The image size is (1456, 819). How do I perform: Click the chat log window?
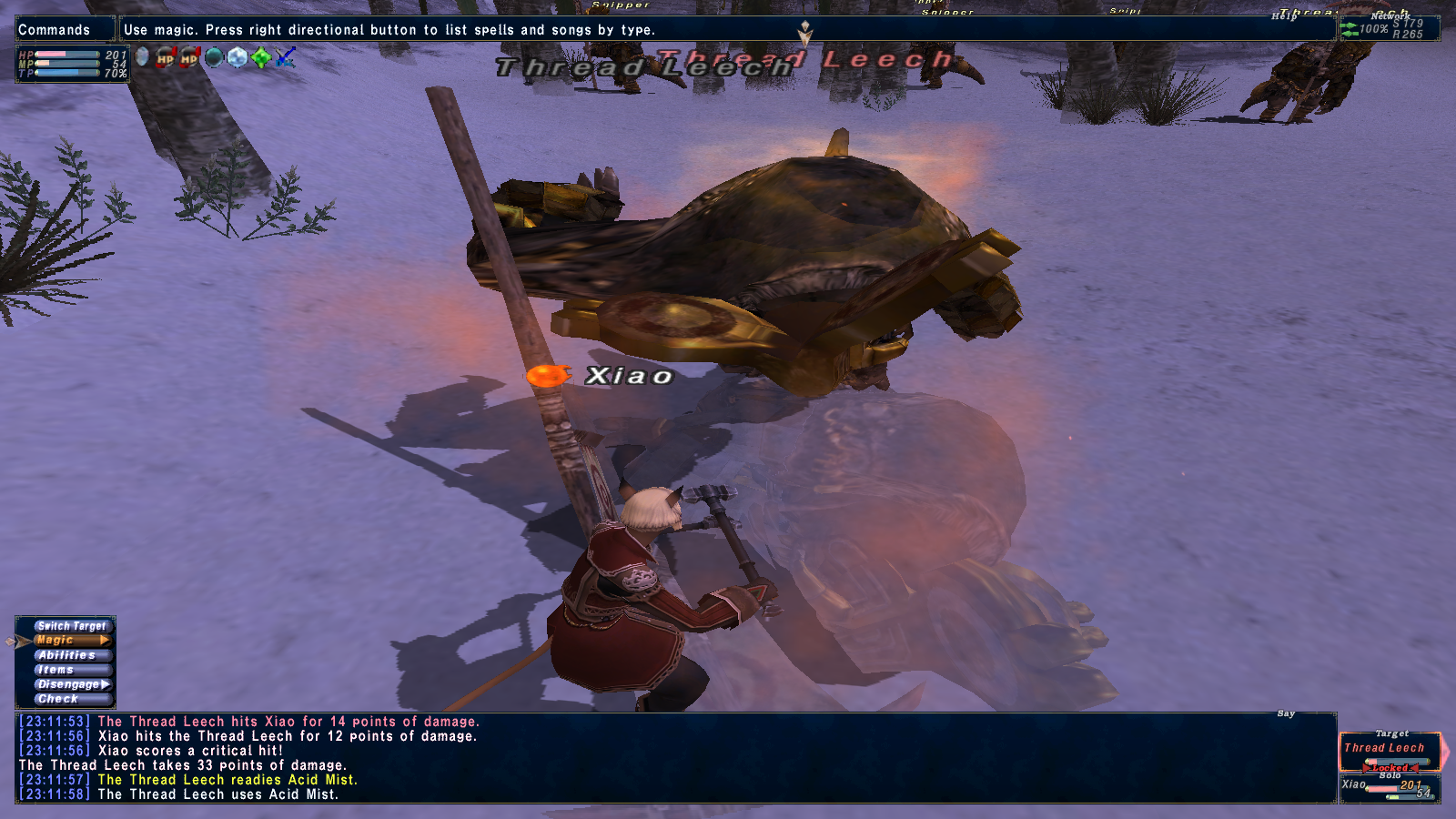point(673,758)
